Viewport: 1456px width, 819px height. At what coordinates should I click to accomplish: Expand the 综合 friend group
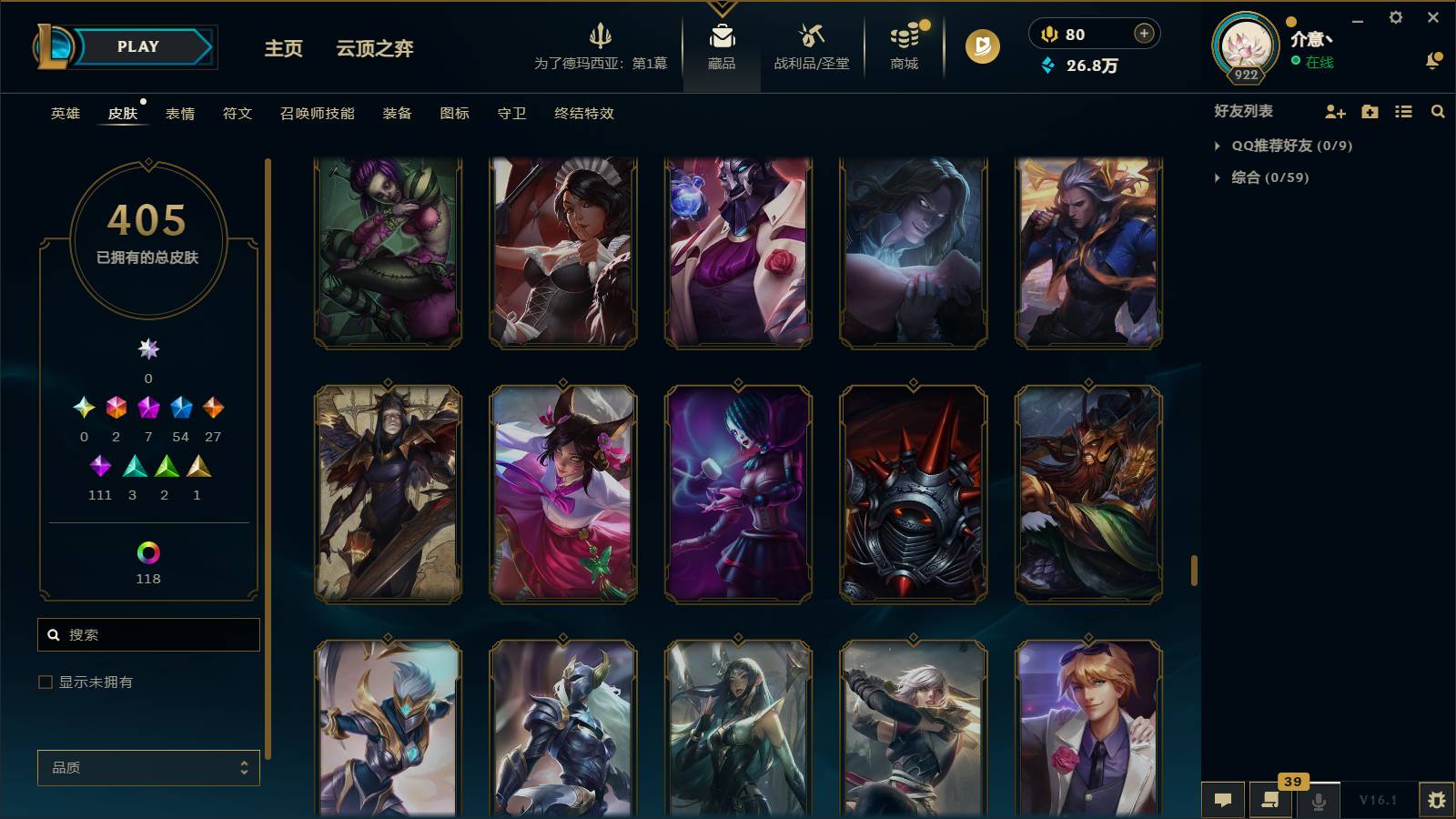(x=1218, y=178)
